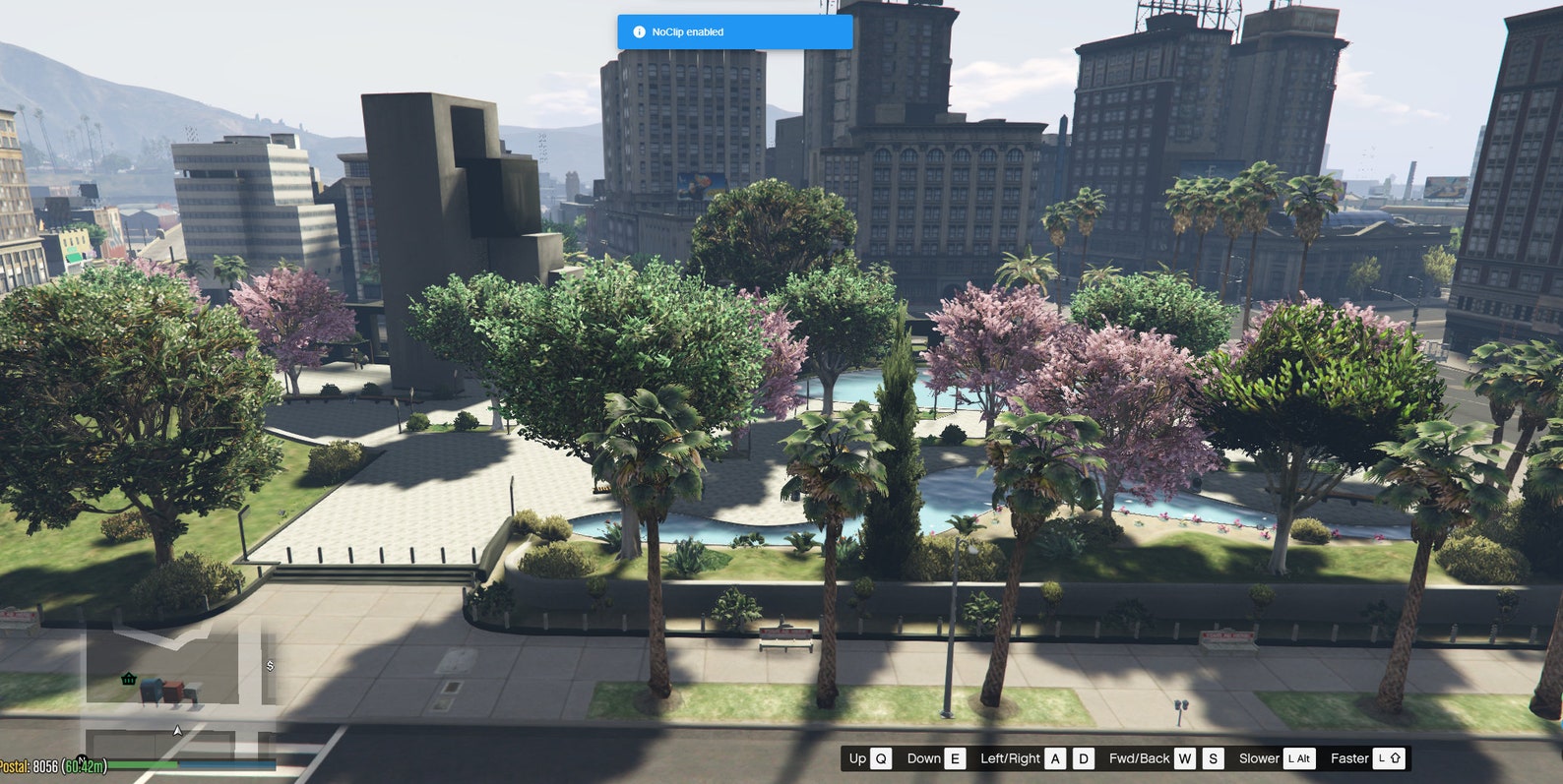The width and height of the screenshot is (1563, 784).
Task: Click the E key badge for Down
Action: (x=955, y=758)
